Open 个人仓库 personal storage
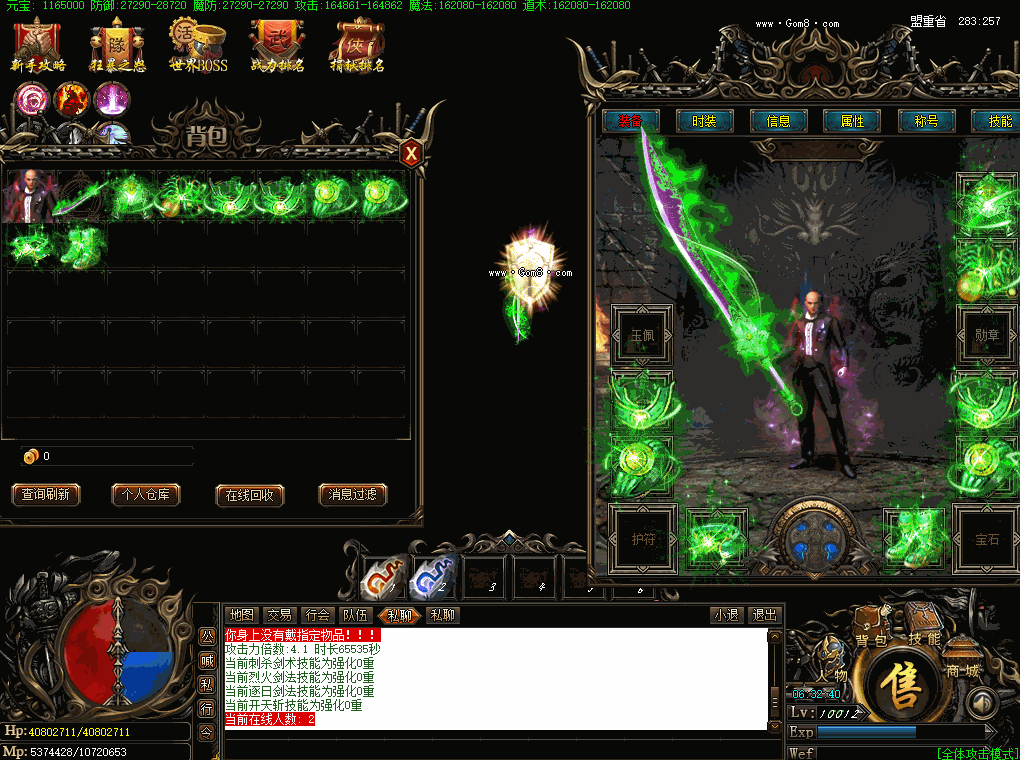Image resolution: width=1020 pixels, height=760 pixels. coord(146,495)
